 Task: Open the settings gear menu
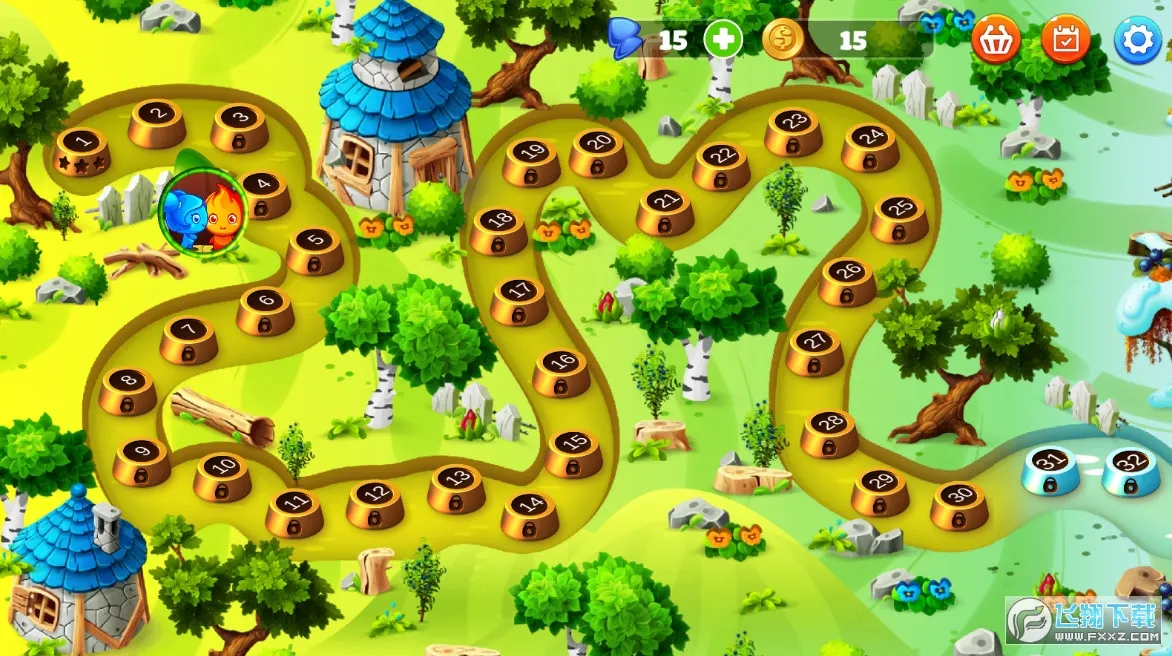[1138, 40]
